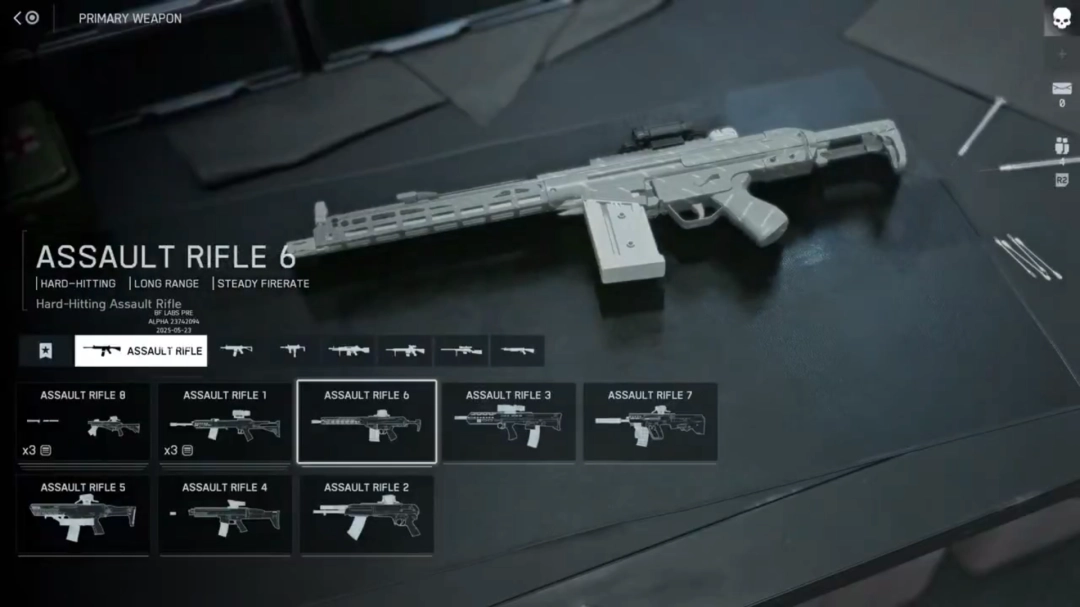
Task: Switch to the shotgun category tab
Action: point(518,351)
